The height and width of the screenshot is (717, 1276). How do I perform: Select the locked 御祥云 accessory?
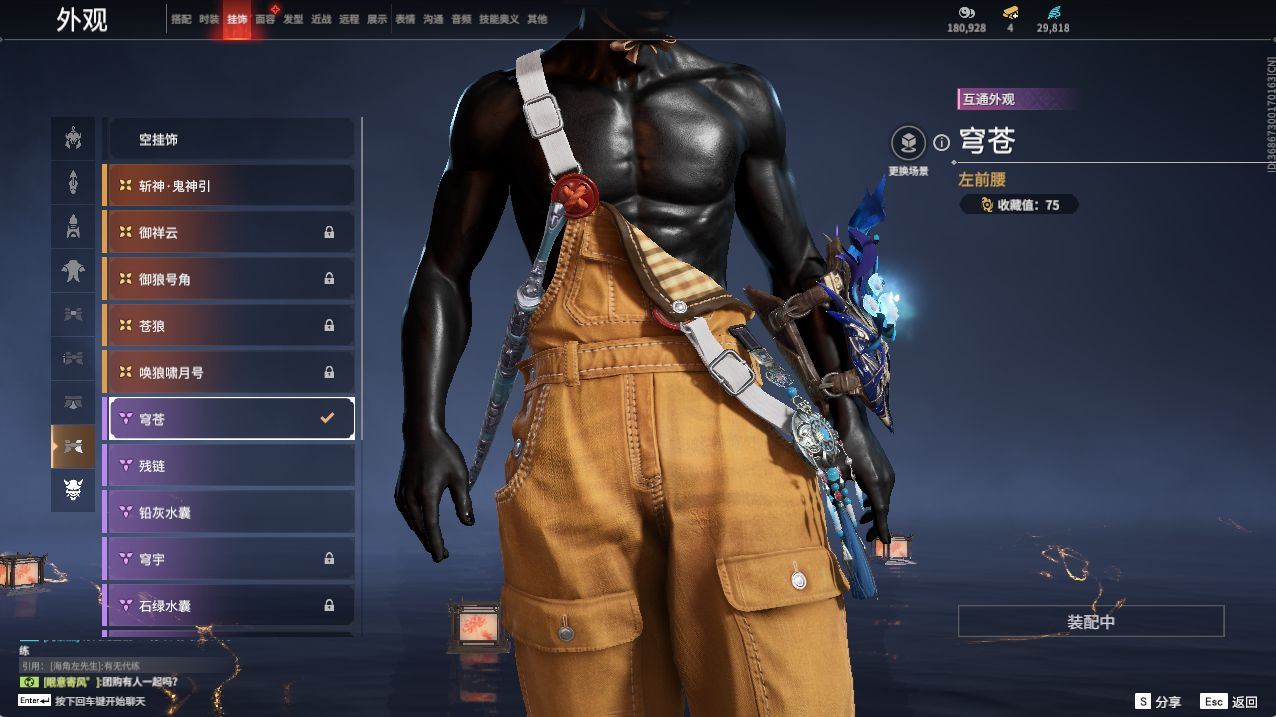click(x=230, y=232)
